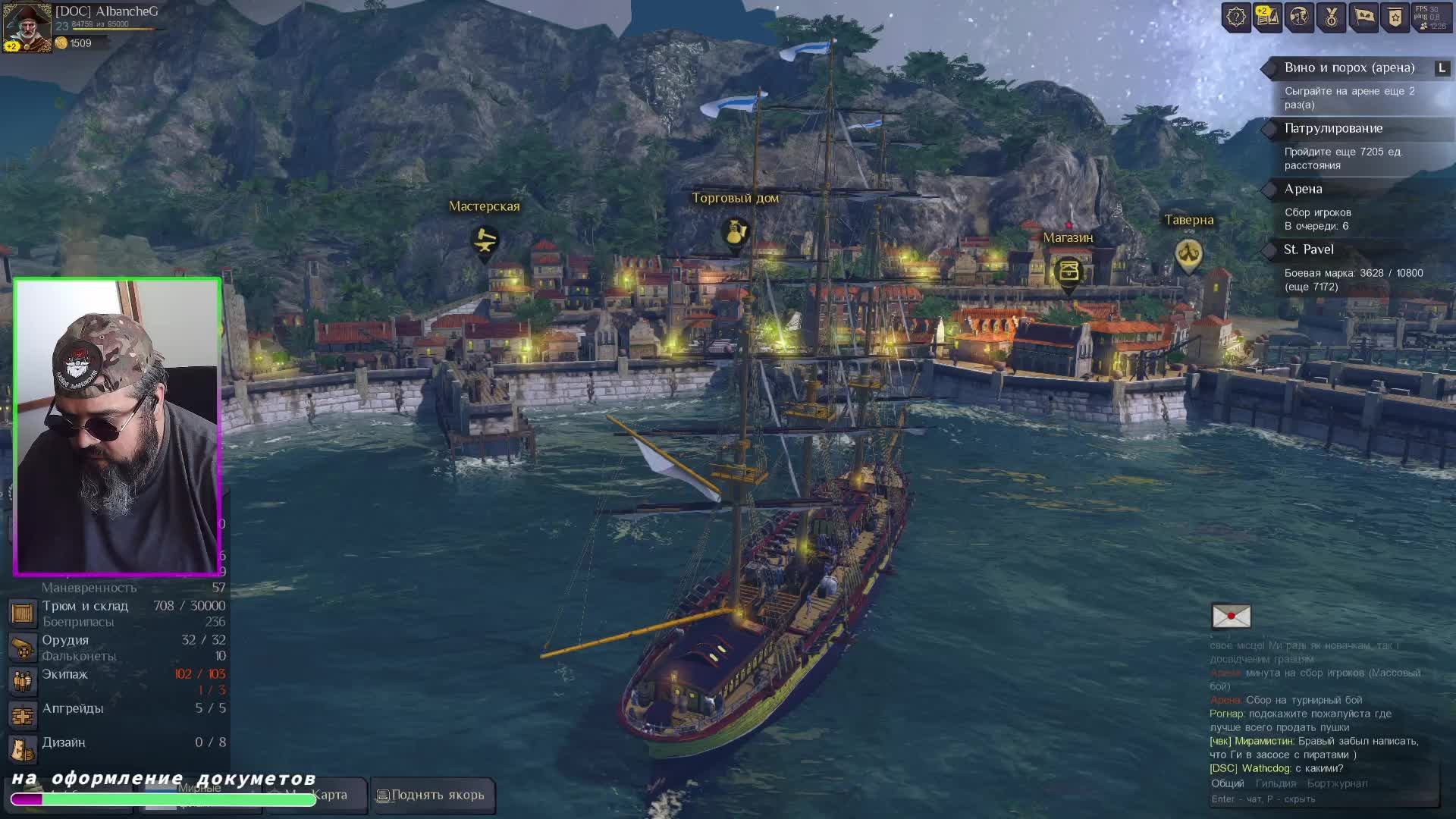1456x819 pixels.
Task: Visit the Торговый дом trading house
Action: 734,233
